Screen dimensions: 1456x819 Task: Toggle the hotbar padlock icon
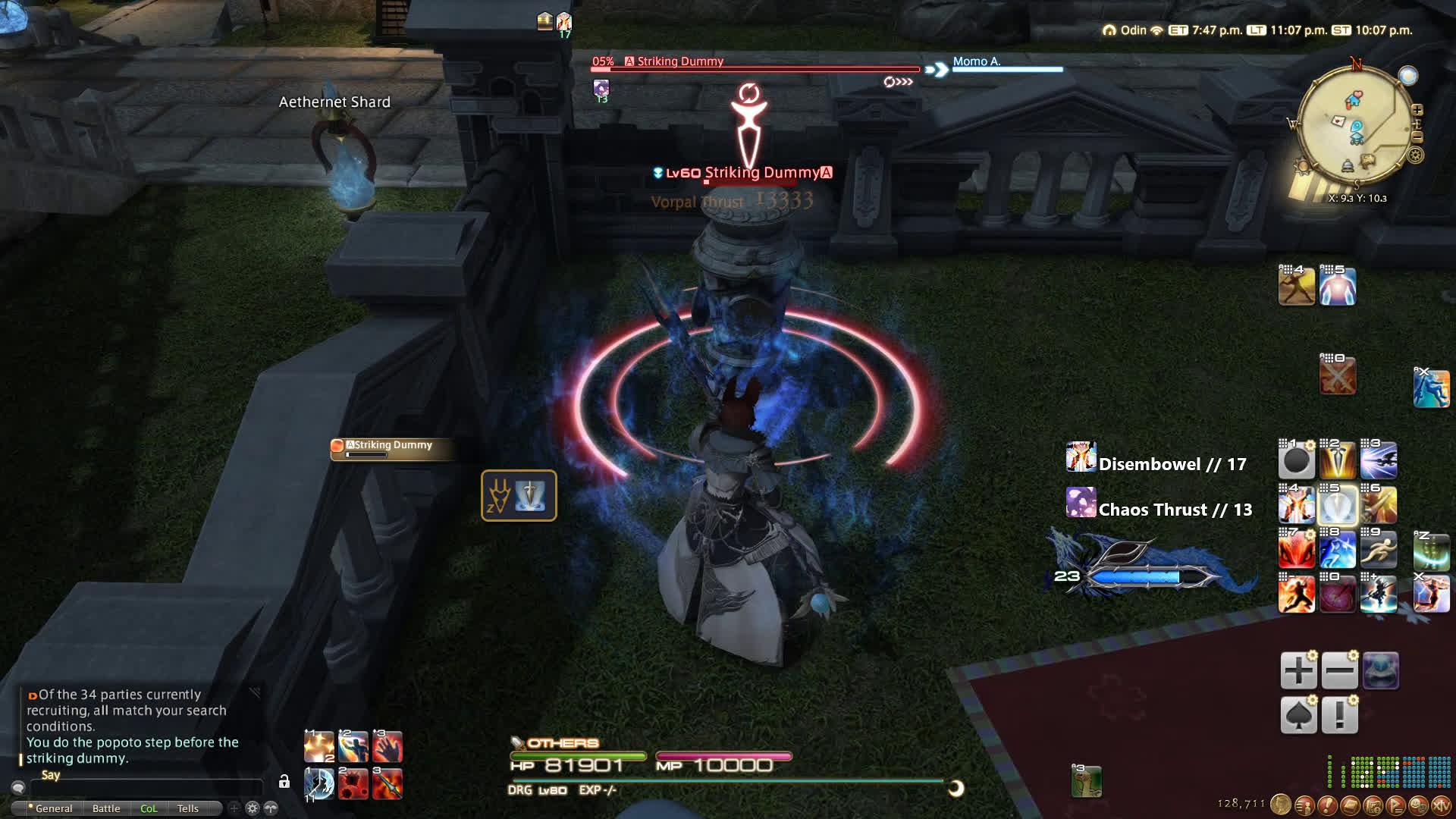[x=284, y=781]
